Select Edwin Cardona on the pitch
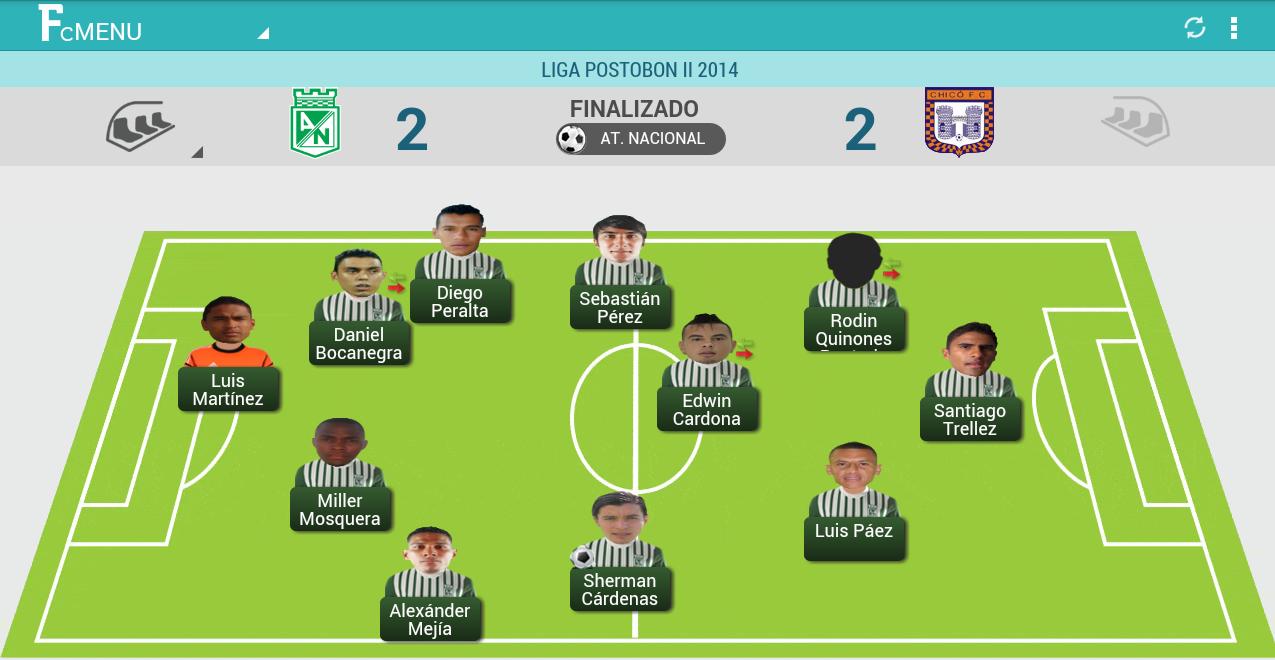This screenshot has height=660, width=1275. tap(707, 409)
